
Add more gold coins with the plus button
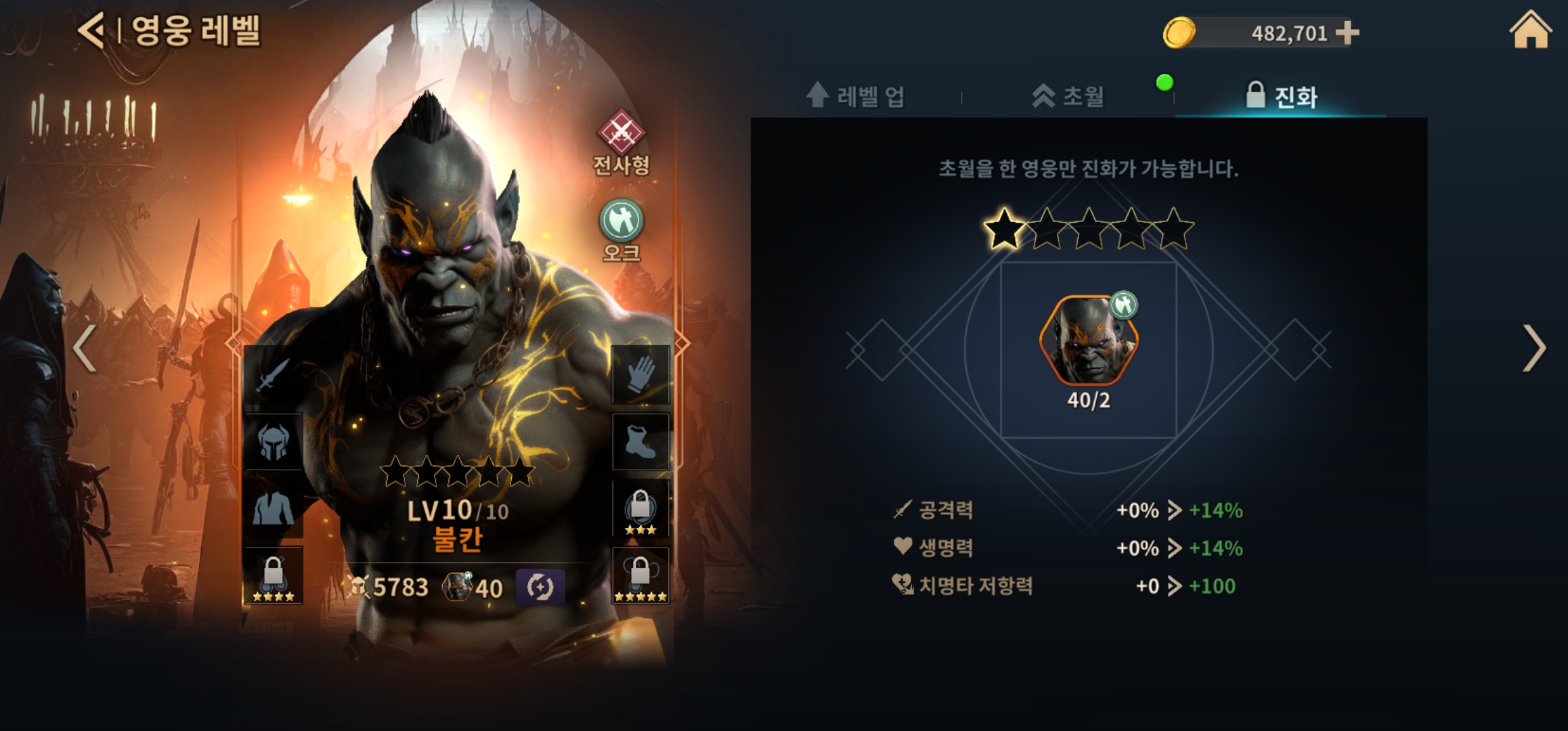[1347, 32]
